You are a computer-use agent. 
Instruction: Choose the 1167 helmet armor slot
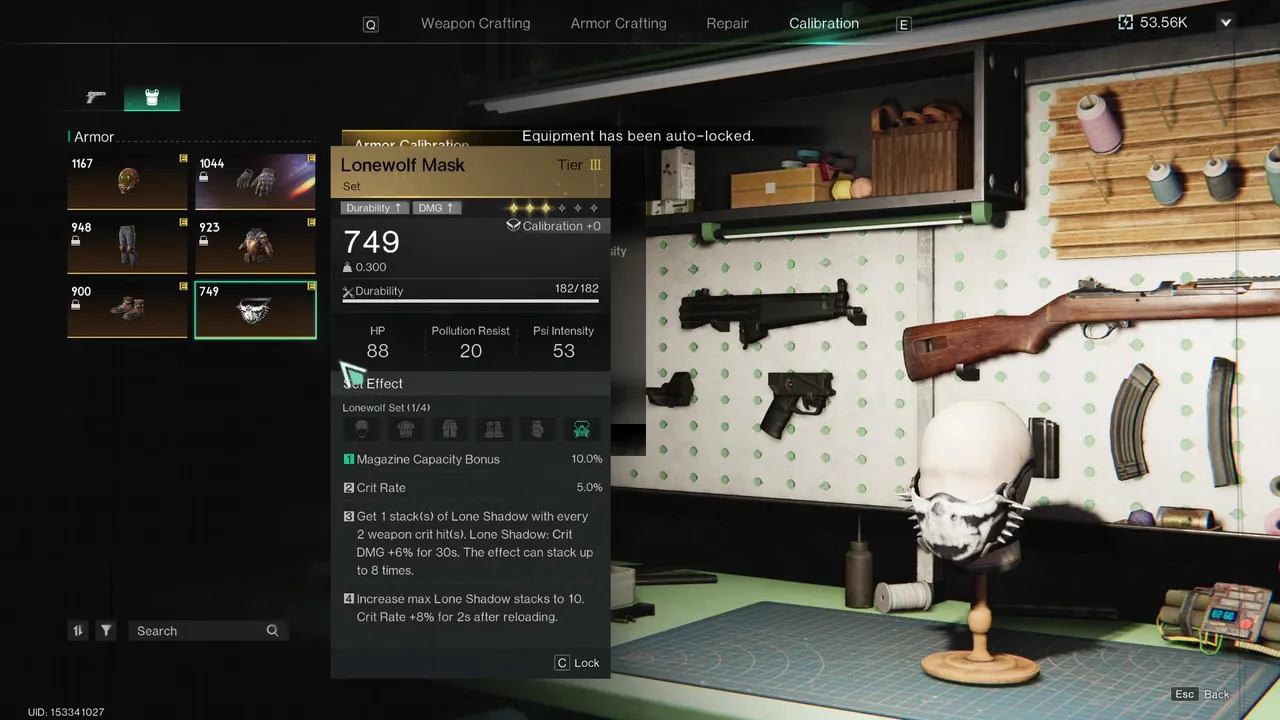(127, 181)
